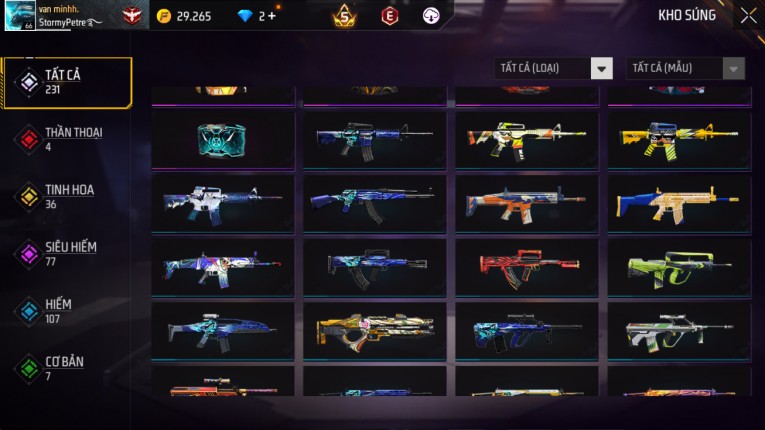This screenshot has height=430, width=765.
Task: Pick the blue AK skin
Action: pyautogui.click(x=374, y=202)
